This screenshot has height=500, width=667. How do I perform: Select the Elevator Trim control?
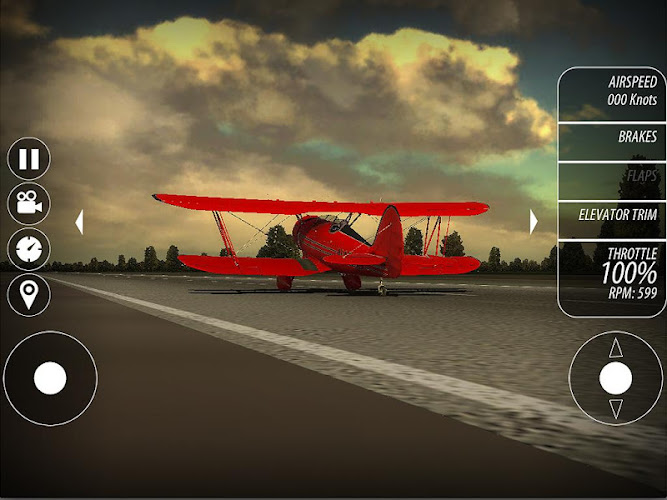(612, 214)
